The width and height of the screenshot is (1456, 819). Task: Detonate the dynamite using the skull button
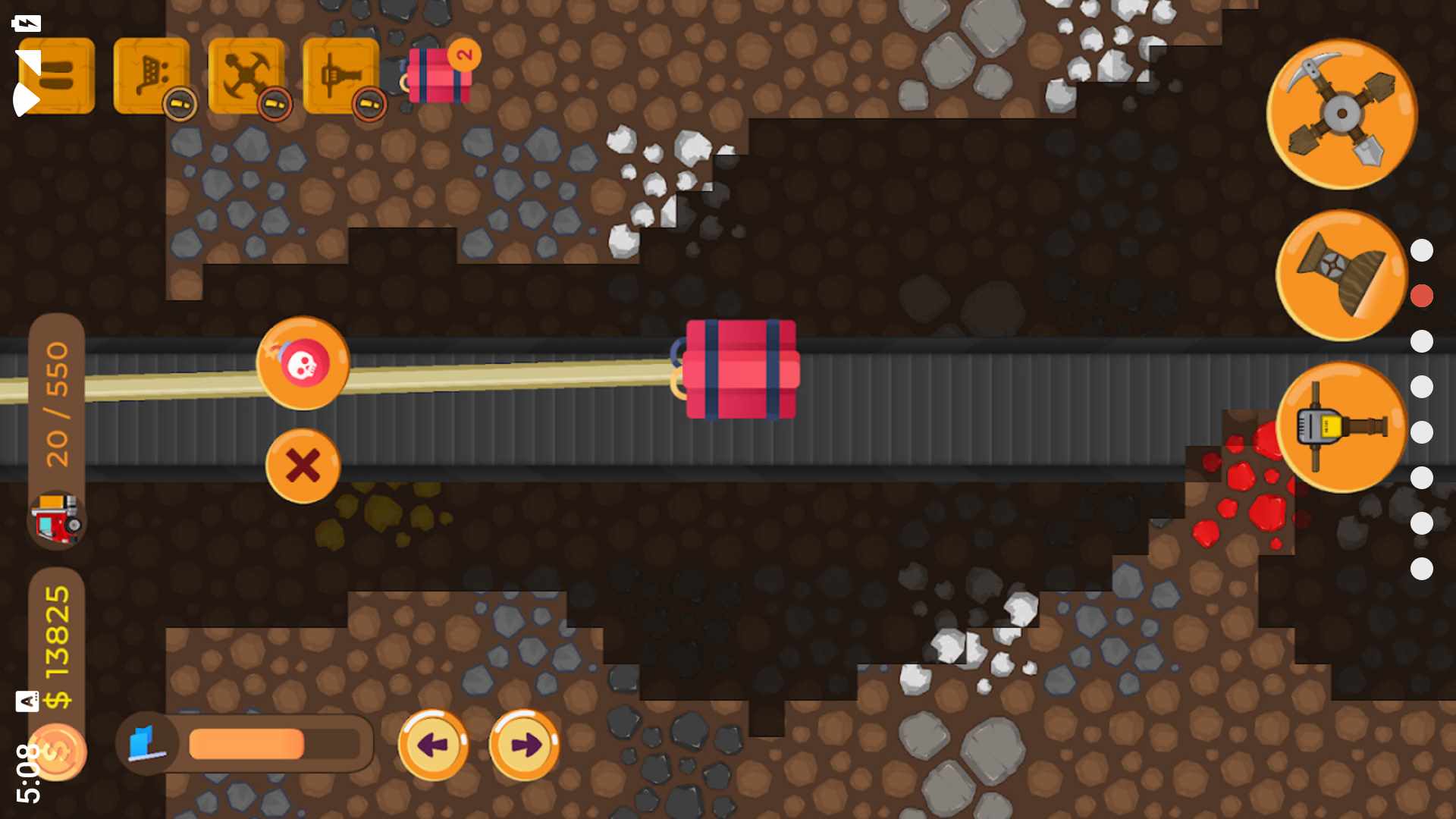[303, 363]
